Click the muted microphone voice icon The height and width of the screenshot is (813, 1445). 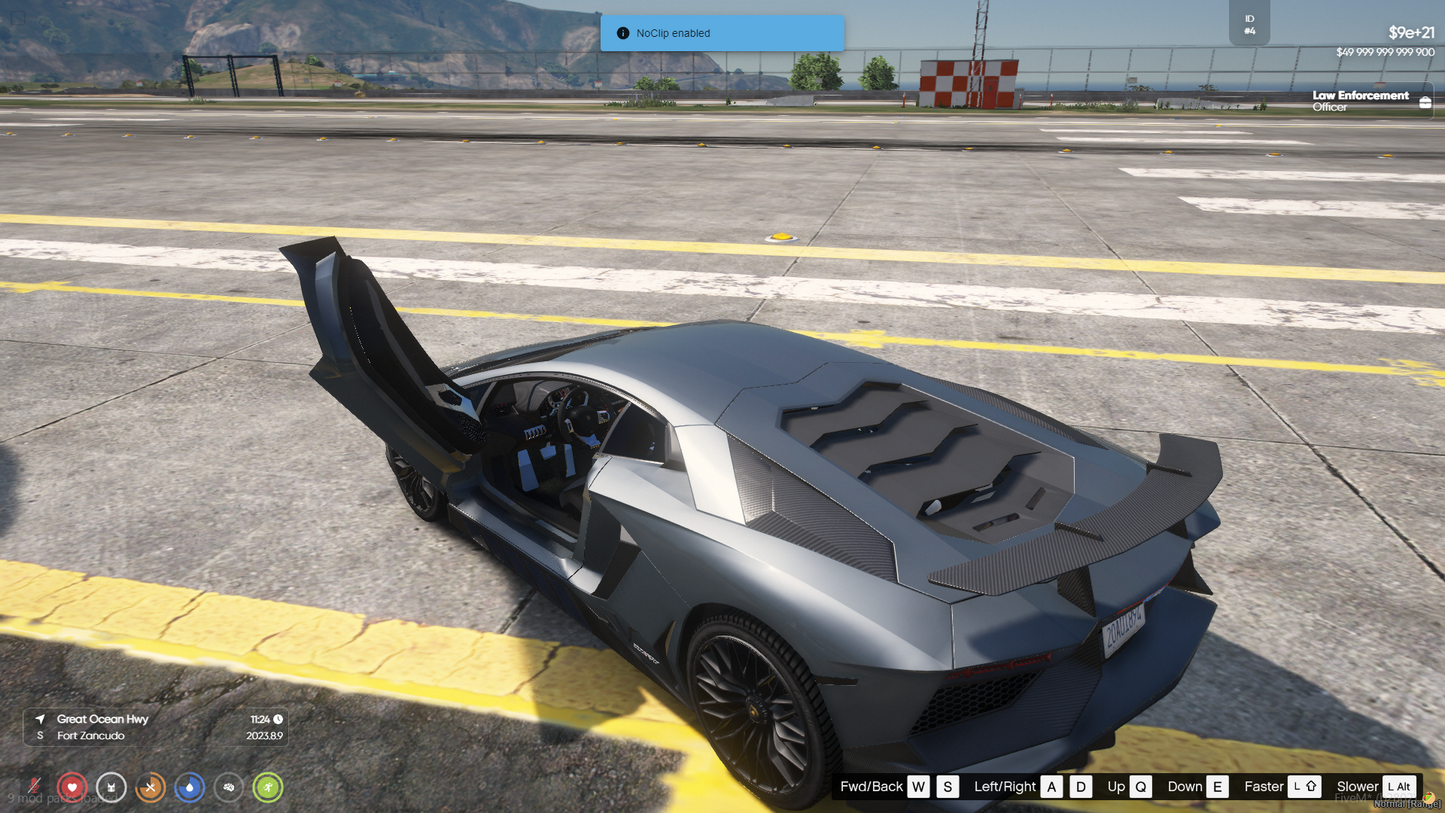[34, 788]
